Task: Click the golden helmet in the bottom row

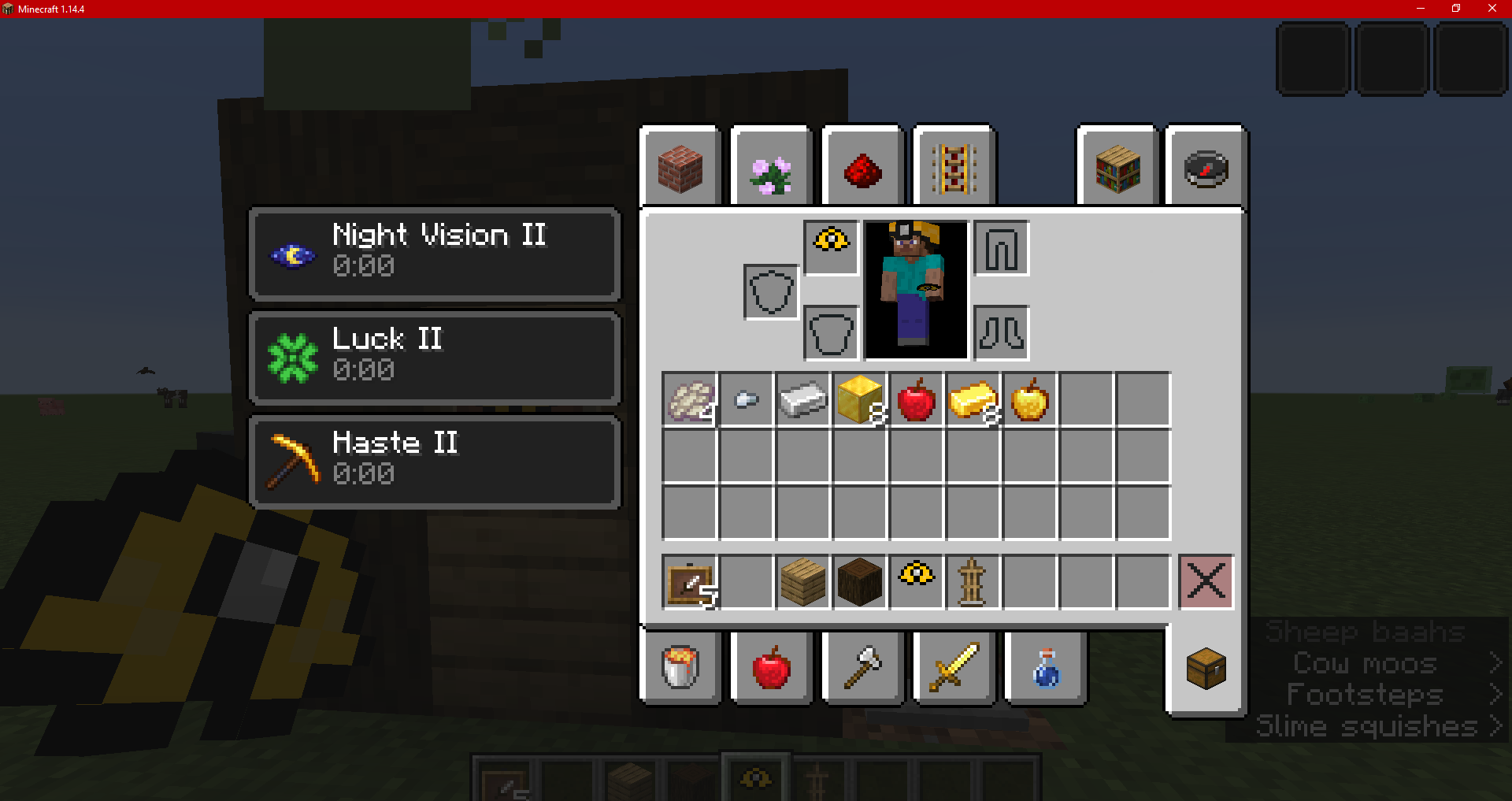Action: (x=916, y=582)
